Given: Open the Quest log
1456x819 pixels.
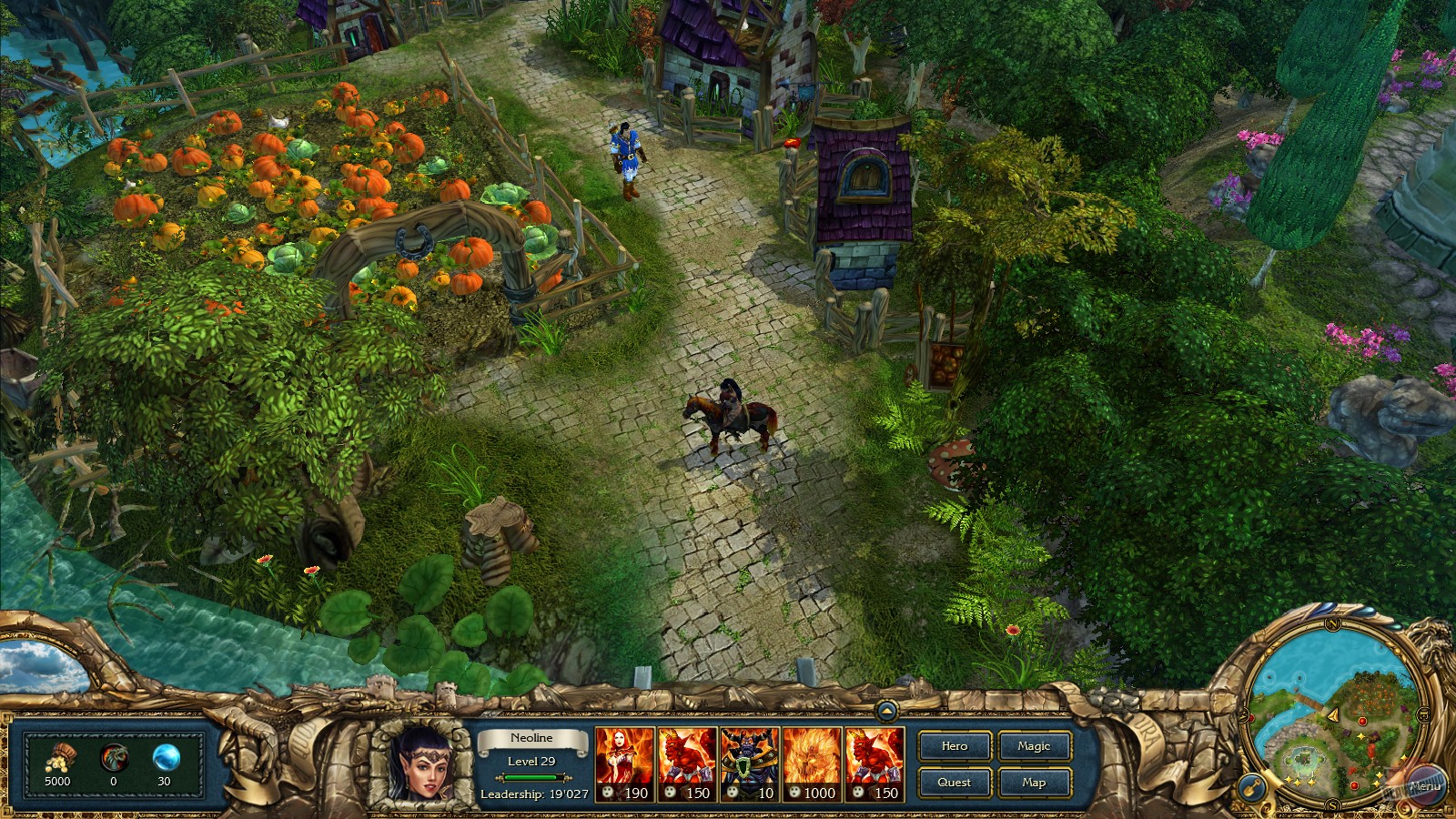Looking at the screenshot, I should (x=954, y=782).
